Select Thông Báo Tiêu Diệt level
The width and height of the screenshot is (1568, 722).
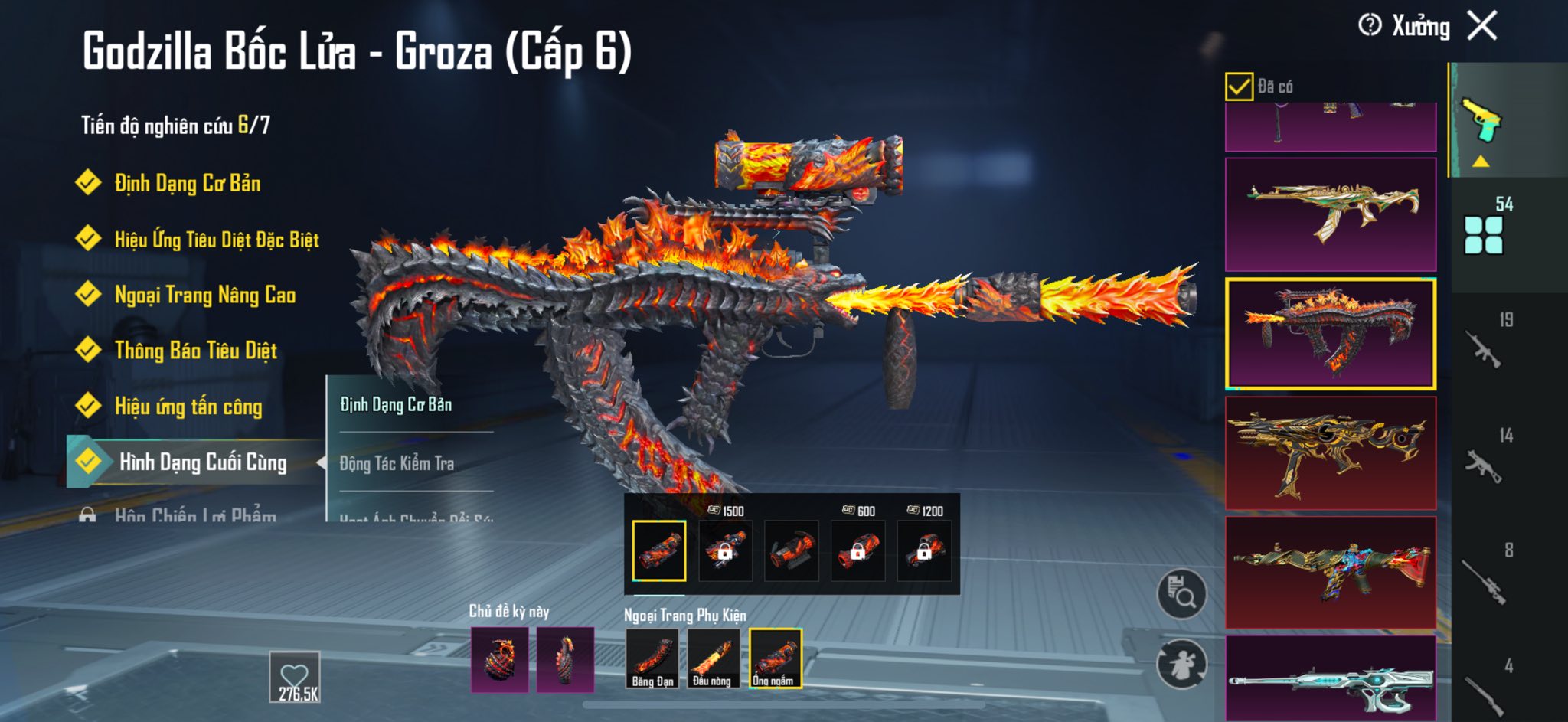coord(195,351)
